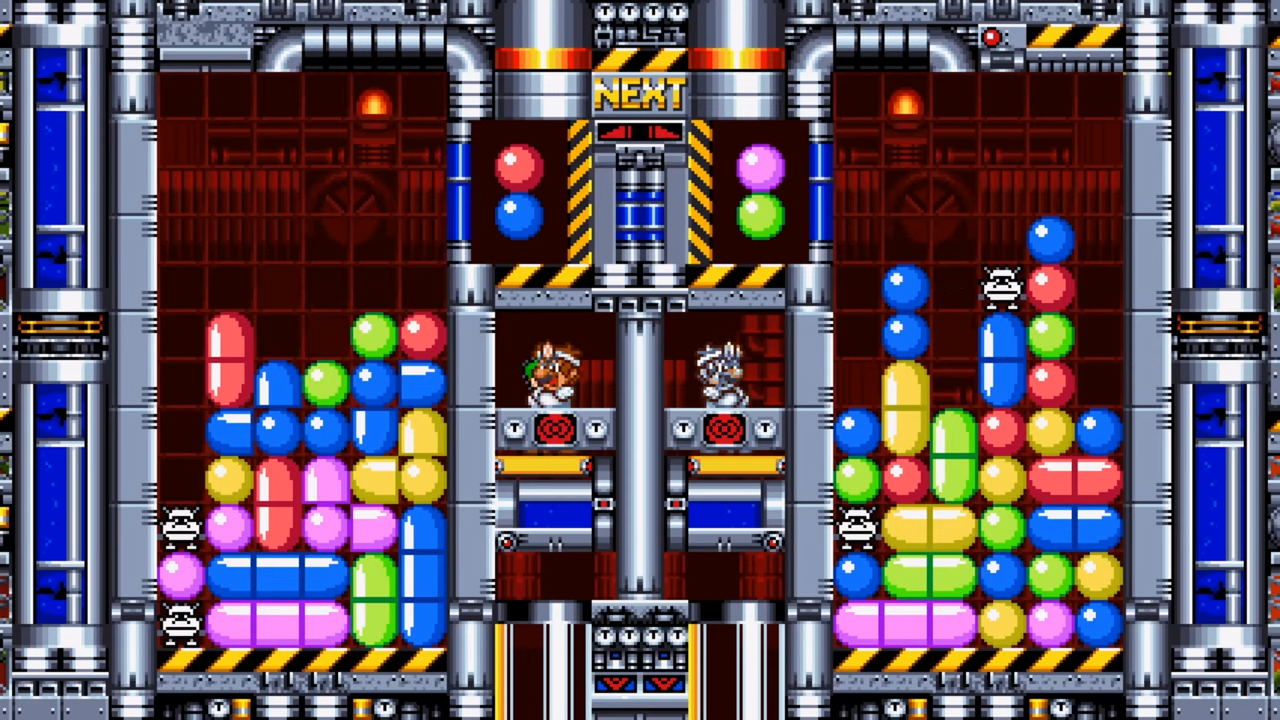
Task: Click the green bean in the right NEXT window
Action: [761, 217]
